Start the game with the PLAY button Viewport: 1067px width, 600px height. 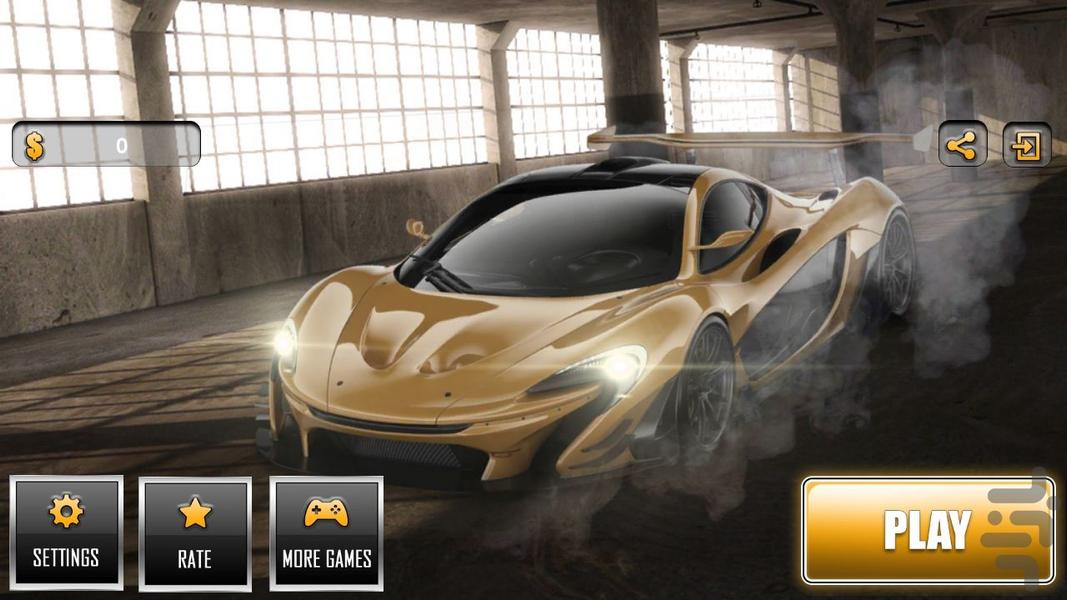pyautogui.click(x=927, y=530)
